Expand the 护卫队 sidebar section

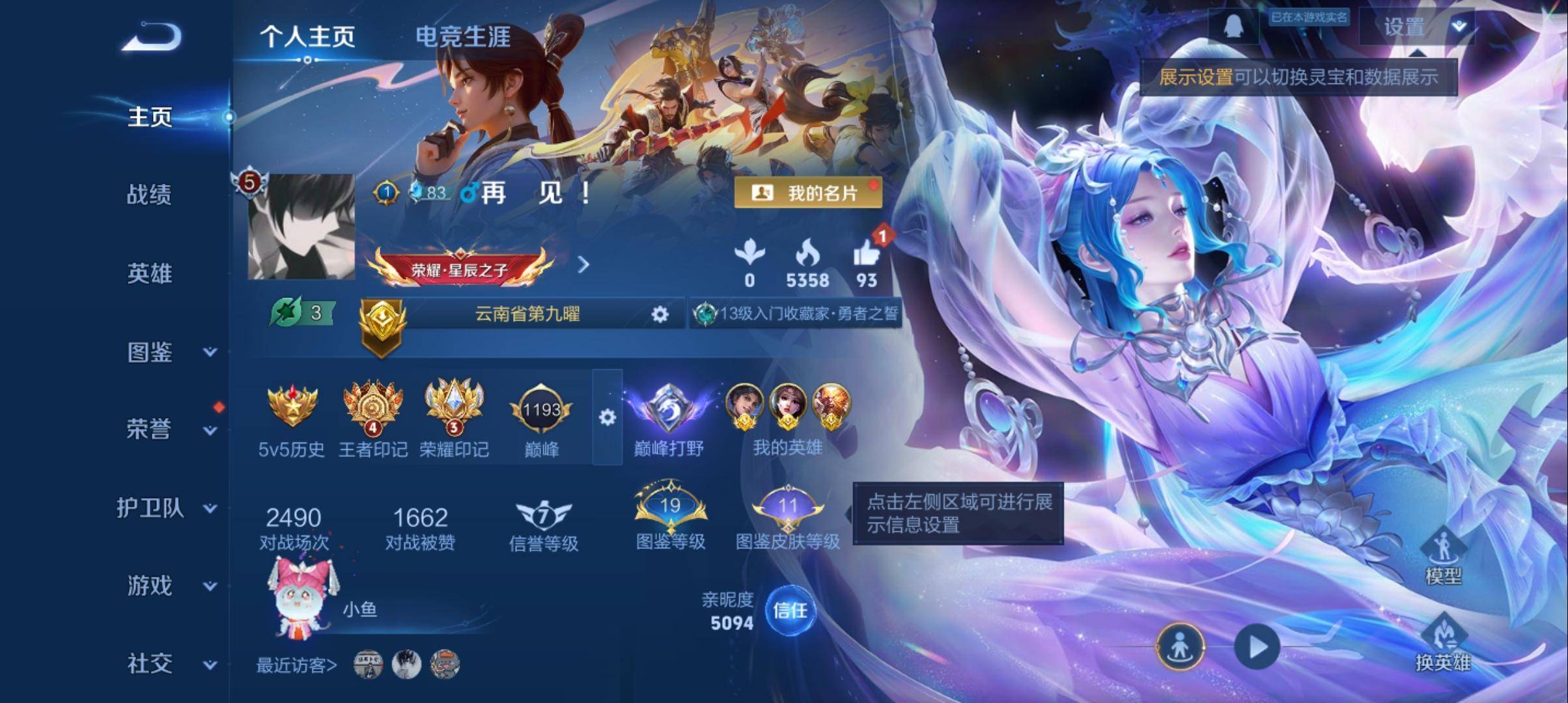[x=151, y=510]
